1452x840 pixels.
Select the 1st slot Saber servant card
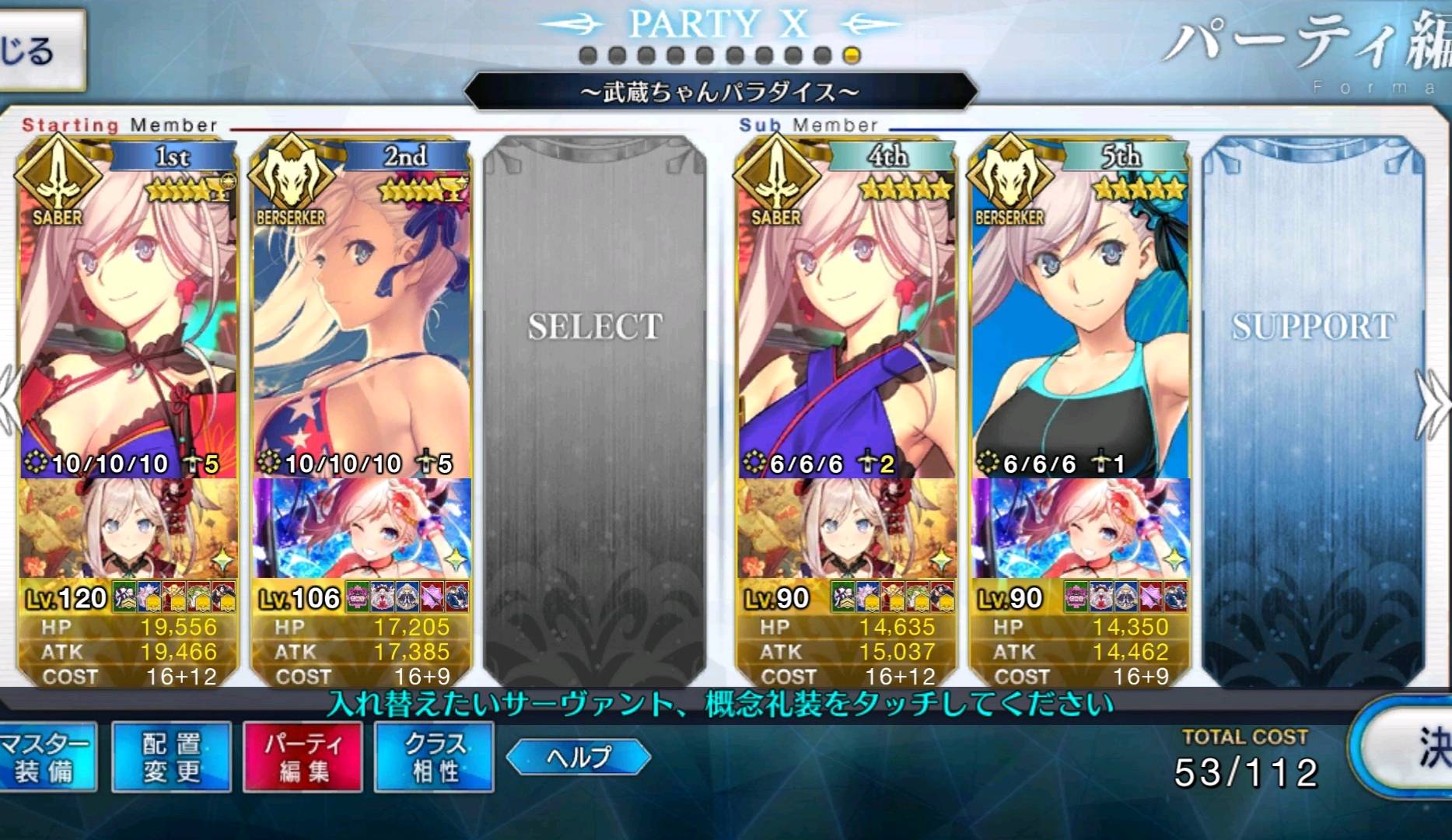coord(128,311)
